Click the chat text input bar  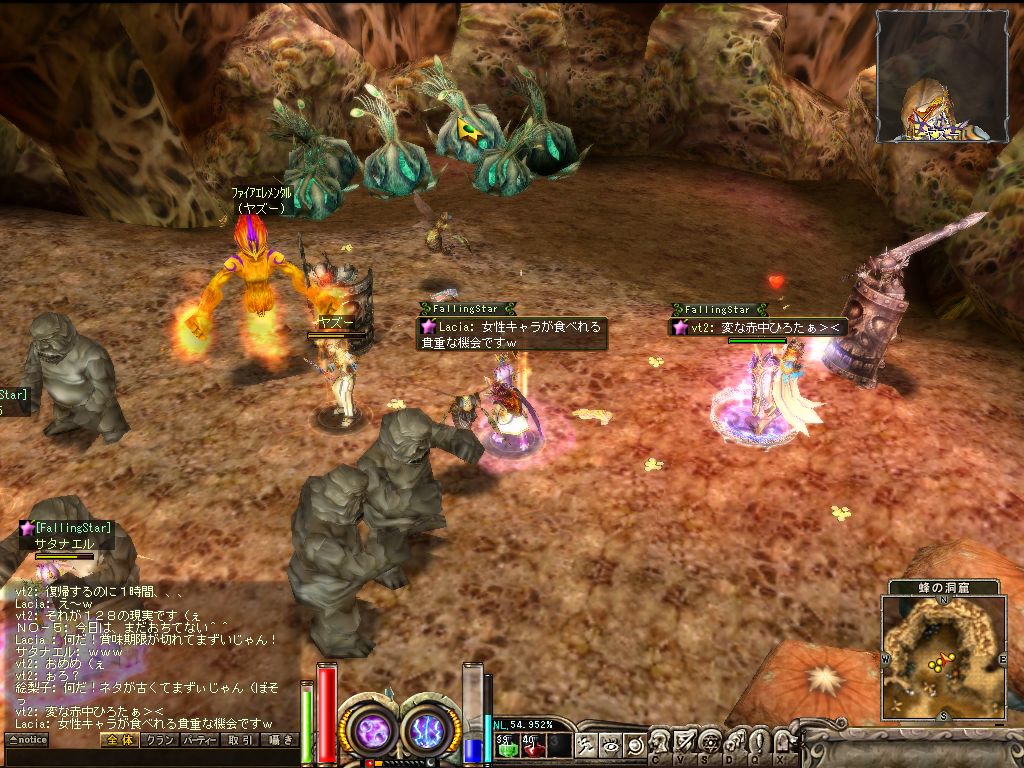click(x=150, y=757)
